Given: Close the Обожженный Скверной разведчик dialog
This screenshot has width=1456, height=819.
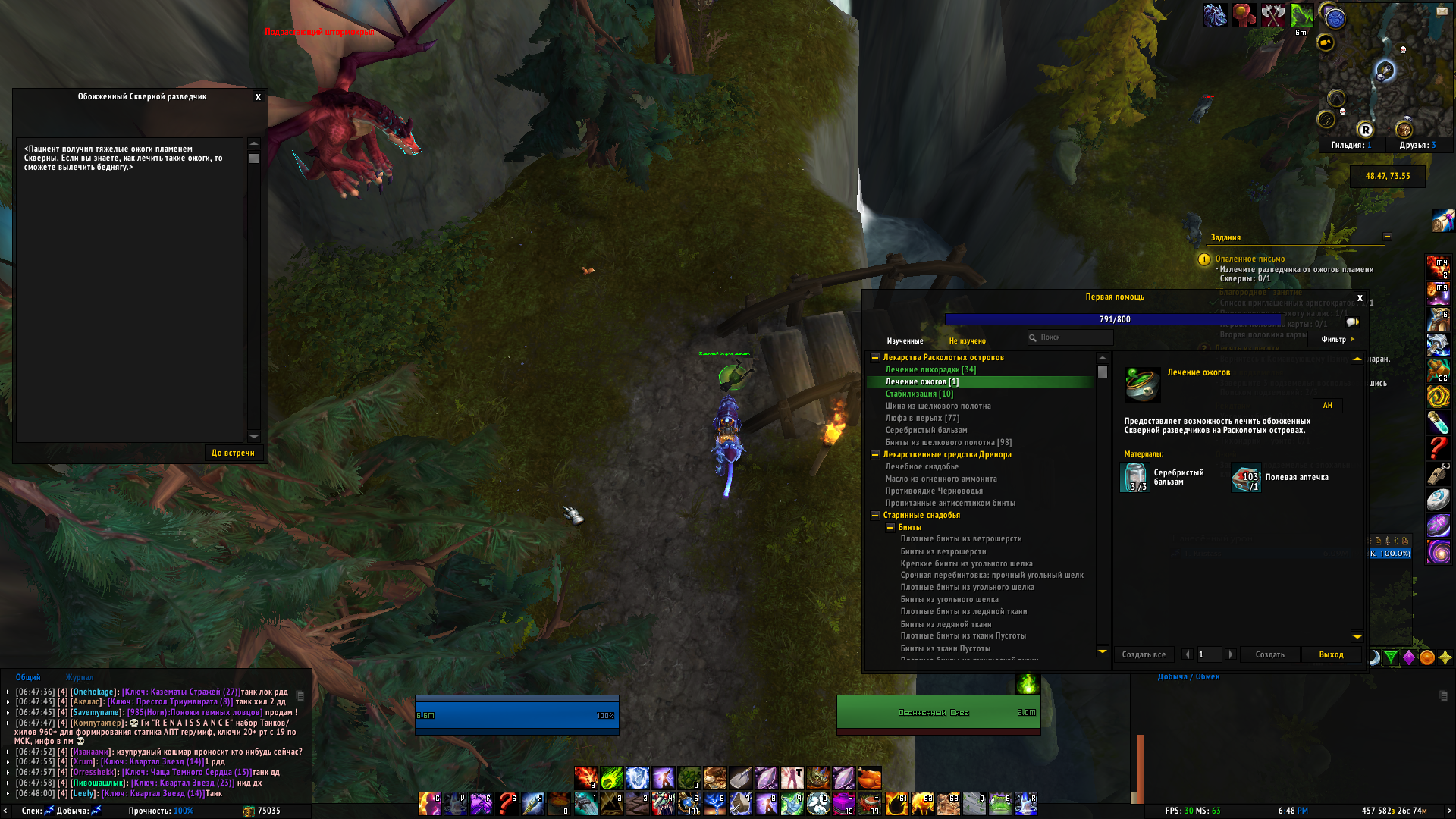Looking at the screenshot, I should (x=258, y=97).
